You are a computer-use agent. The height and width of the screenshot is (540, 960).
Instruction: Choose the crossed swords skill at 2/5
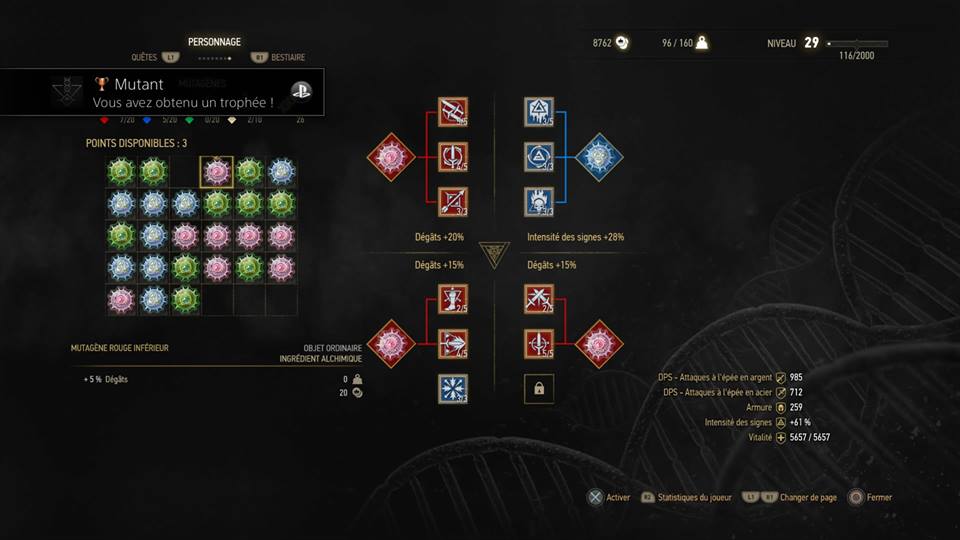(x=539, y=299)
